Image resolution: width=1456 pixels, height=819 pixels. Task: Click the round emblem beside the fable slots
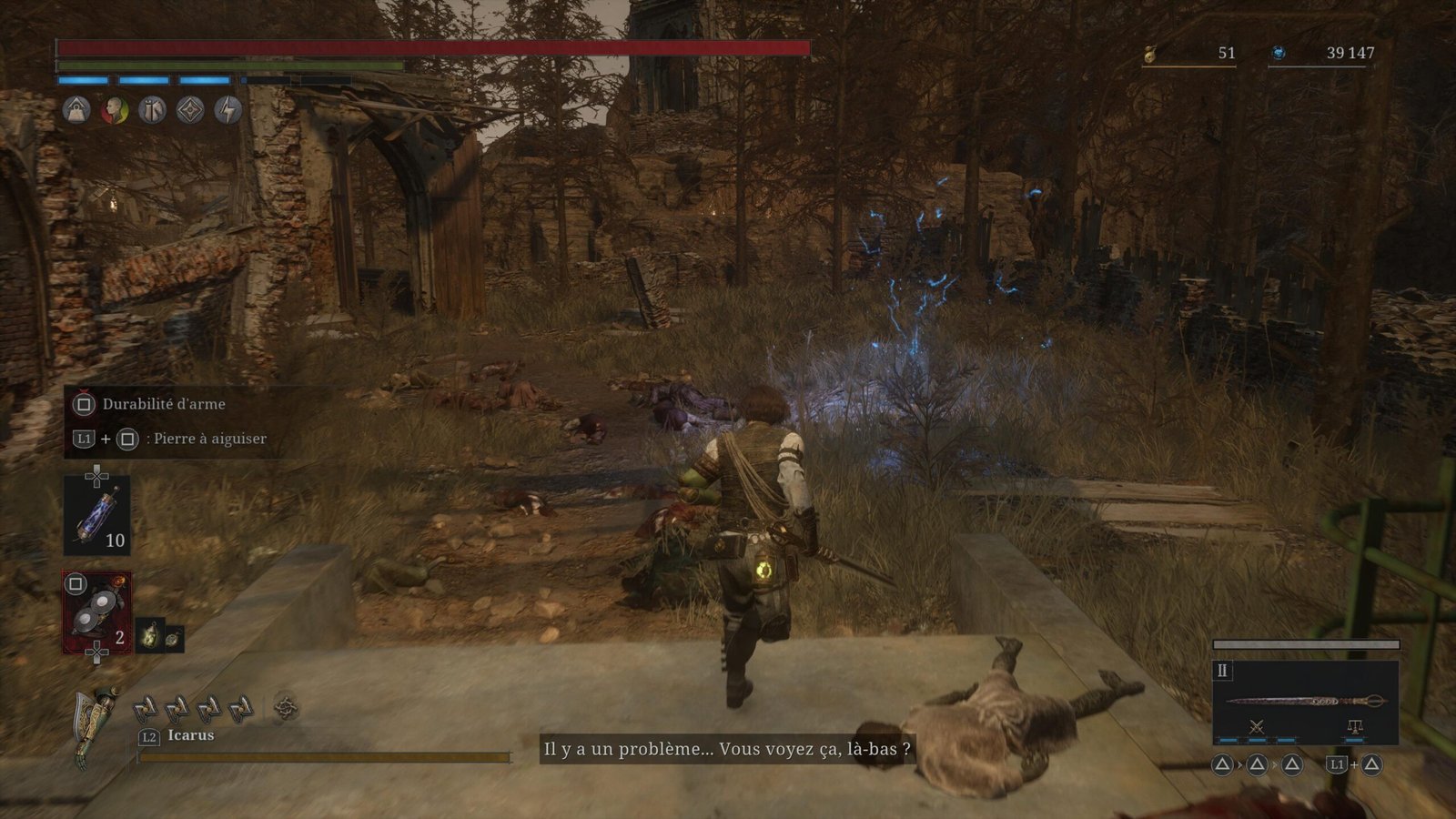point(286,708)
